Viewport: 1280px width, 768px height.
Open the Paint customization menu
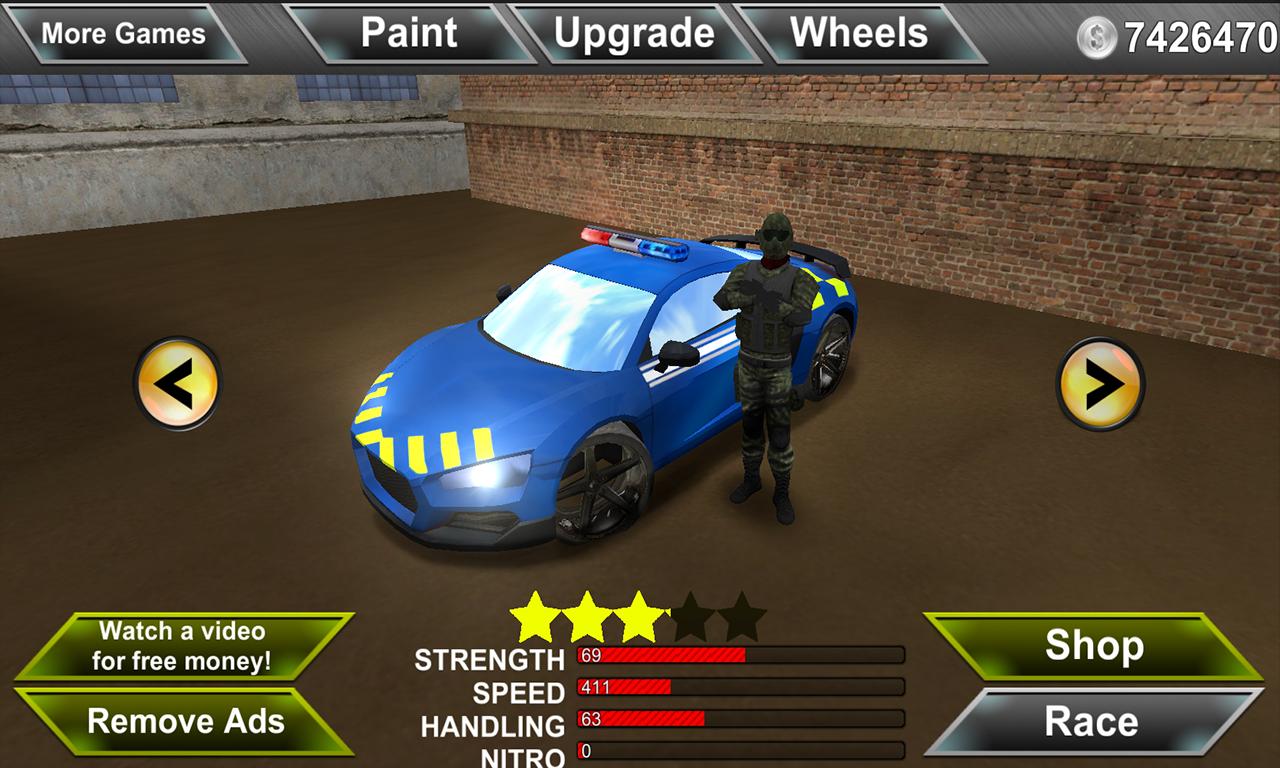click(x=411, y=31)
